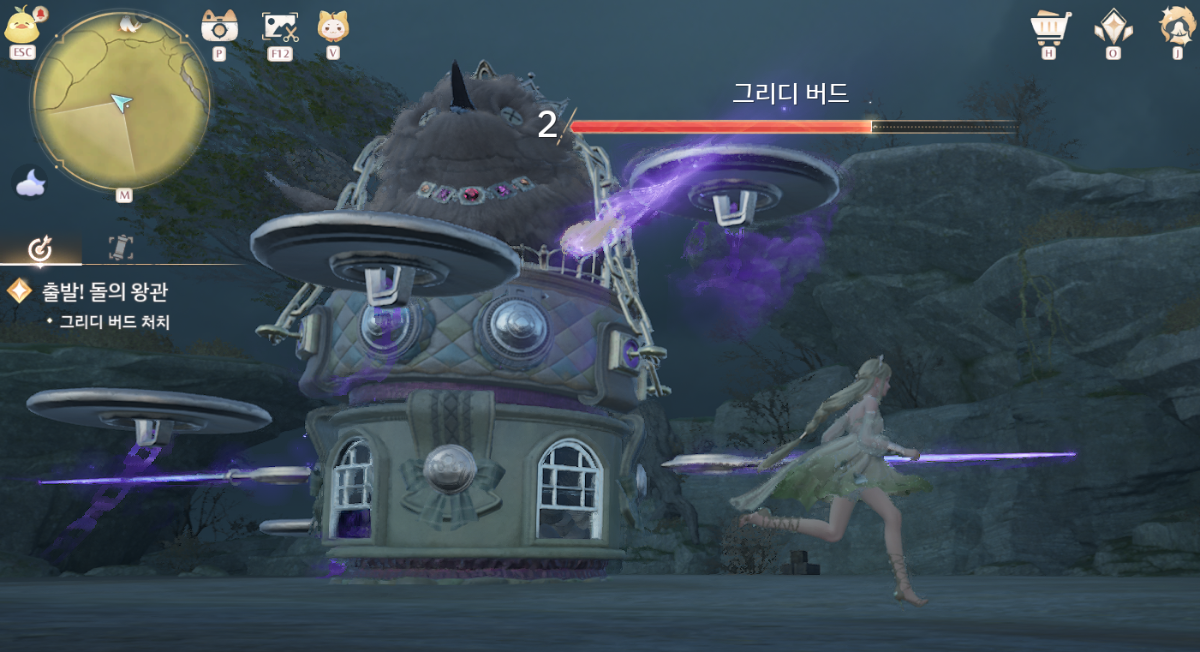Open the shopping cart store icon

coord(1050,25)
